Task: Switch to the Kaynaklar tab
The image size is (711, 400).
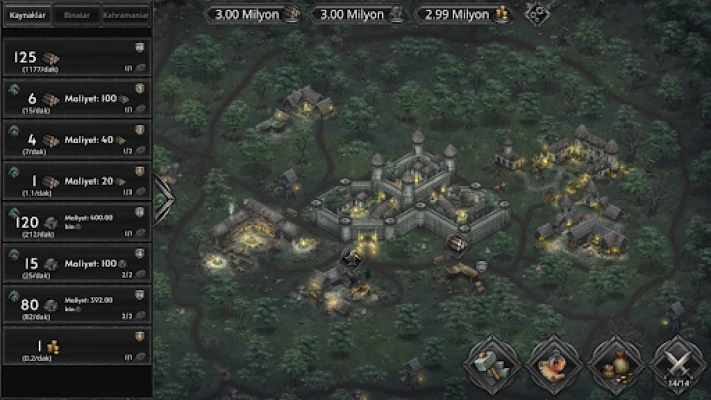Action: [27, 16]
